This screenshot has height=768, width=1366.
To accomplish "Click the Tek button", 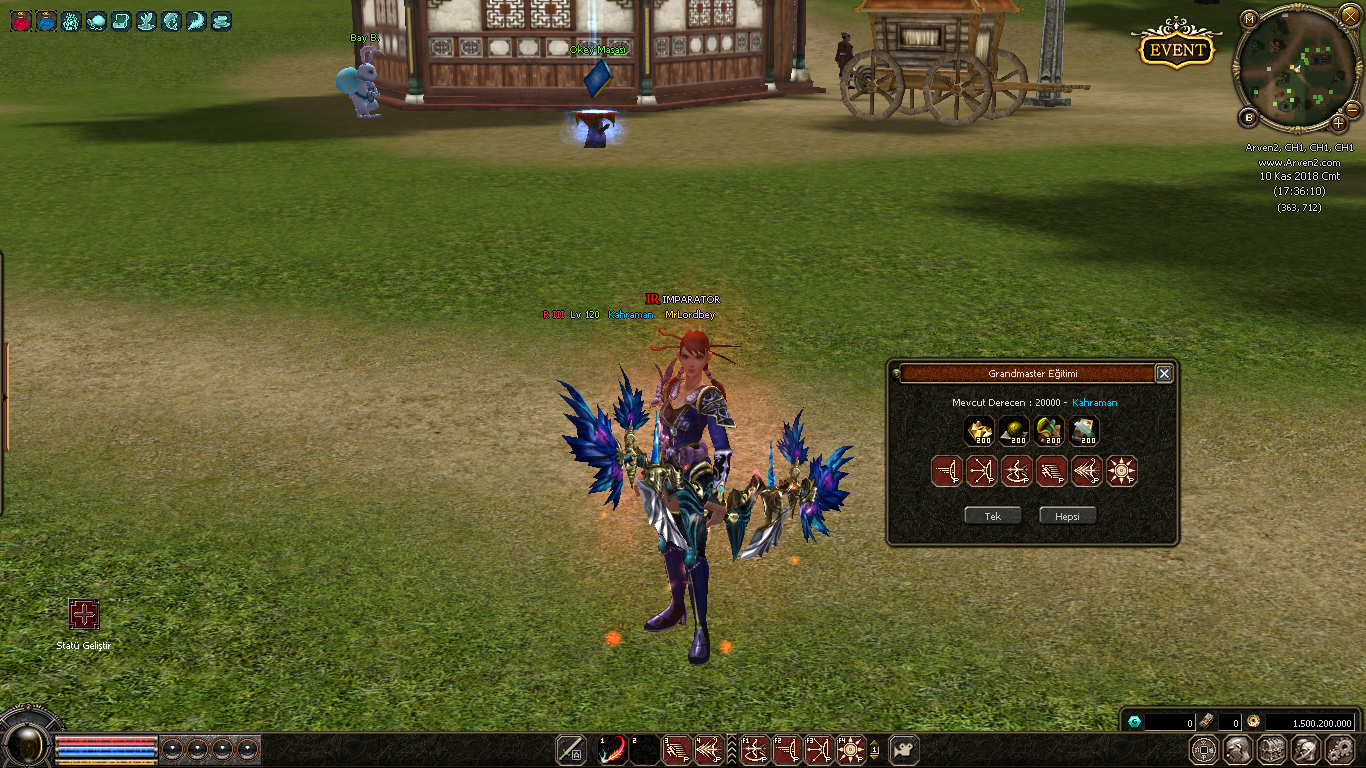I will [x=993, y=516].
